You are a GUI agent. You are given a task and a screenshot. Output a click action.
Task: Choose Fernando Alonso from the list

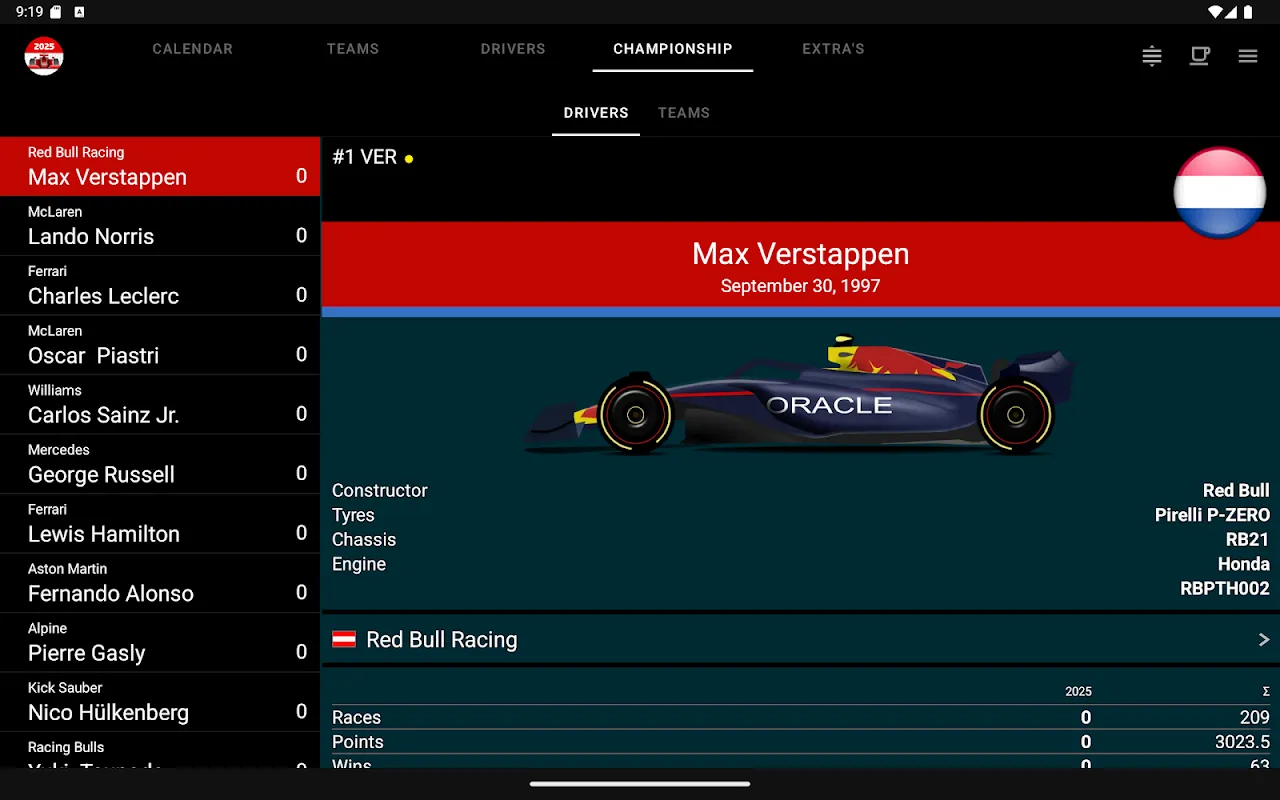(x=160, y=583)
